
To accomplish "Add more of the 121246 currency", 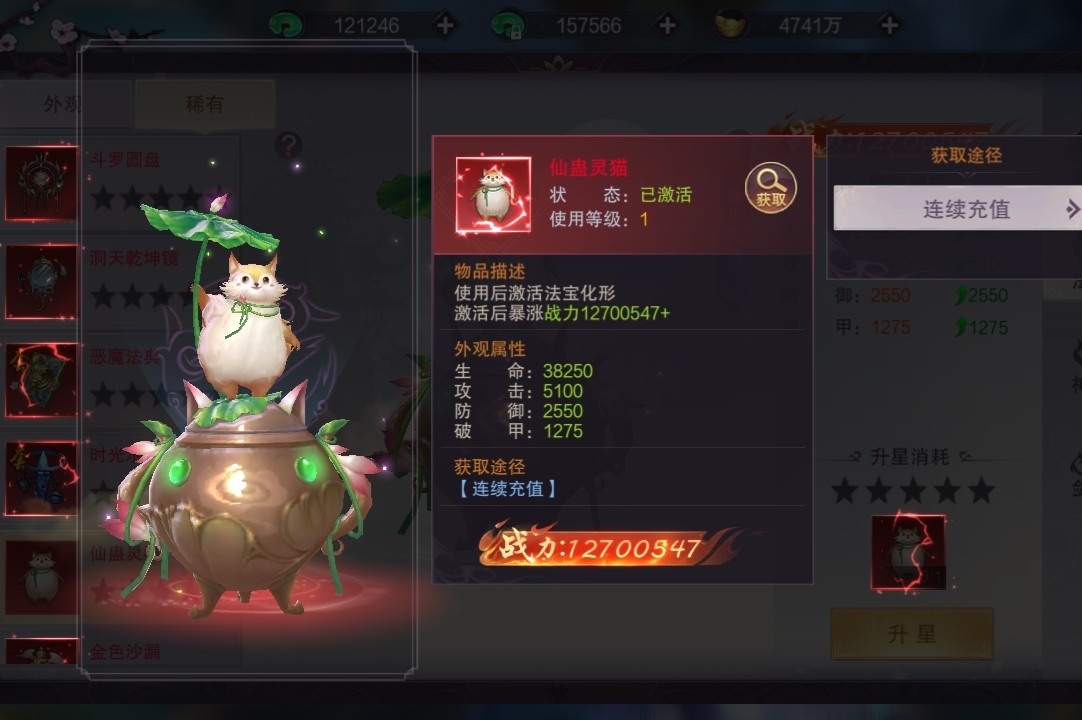I will point(445,26).
